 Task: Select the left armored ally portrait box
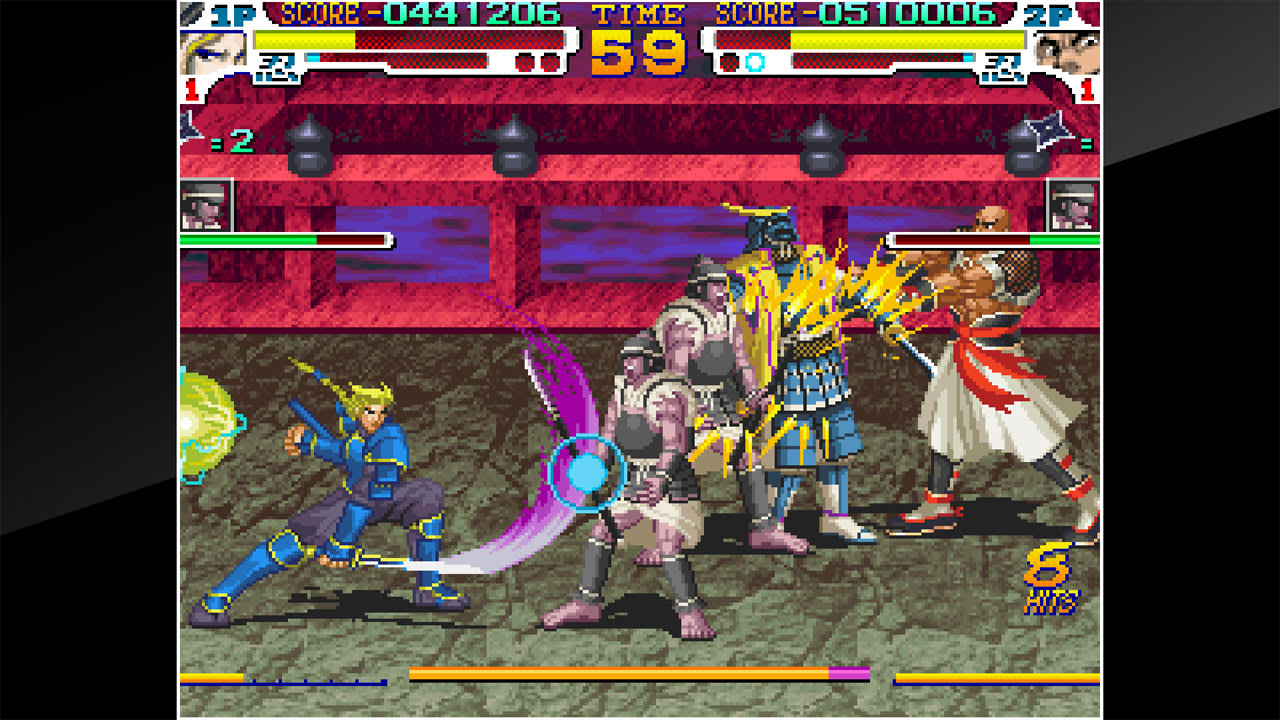click(x=203, y=204)
